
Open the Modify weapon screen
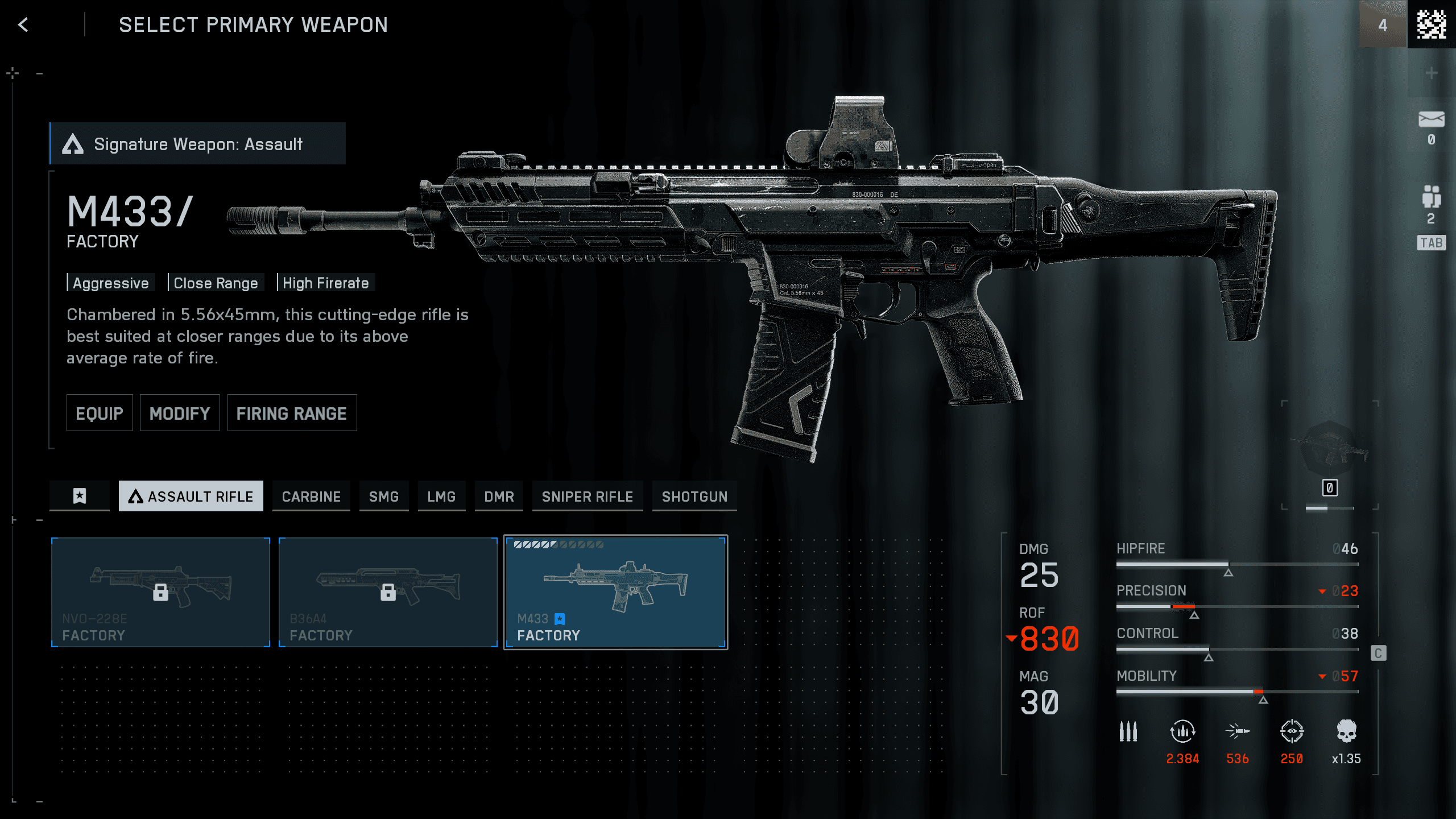point(180,413)
